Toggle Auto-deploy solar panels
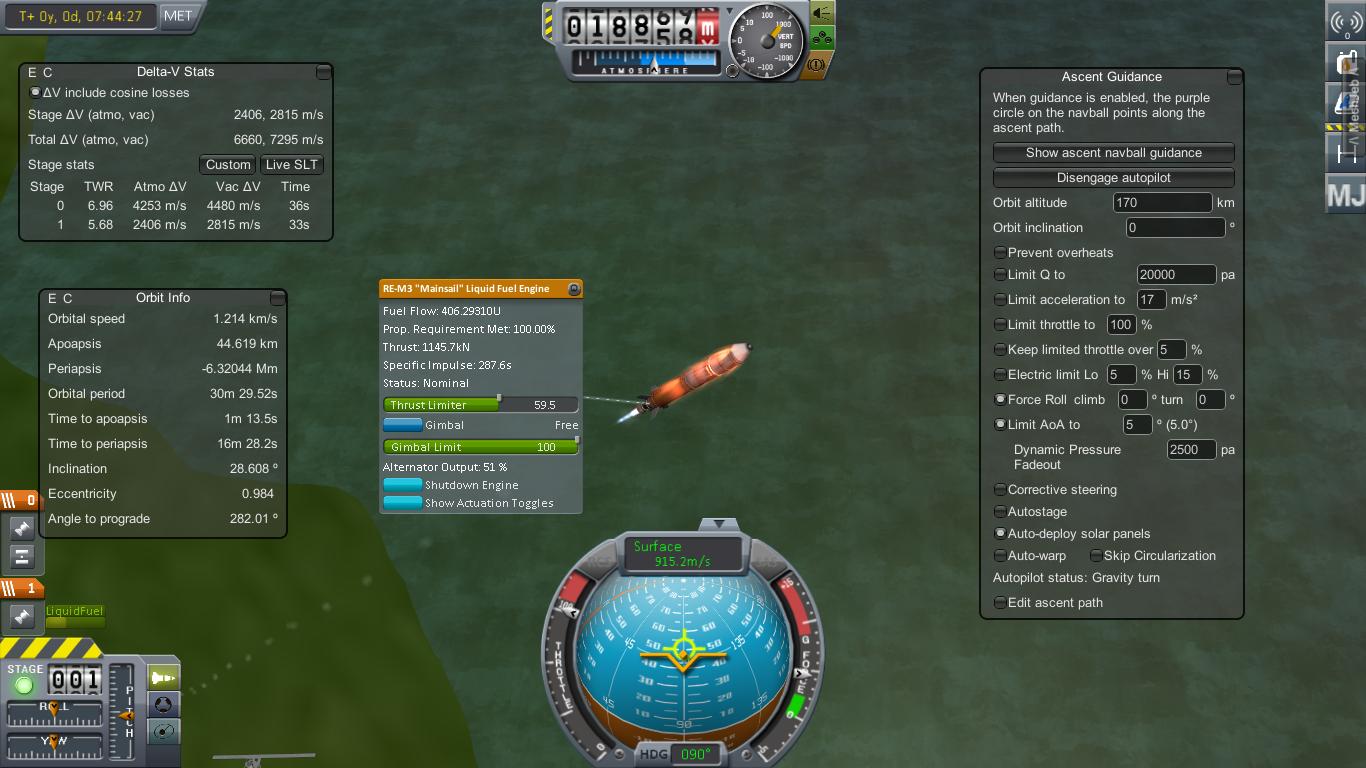The width and height of the screenshot is (1366, 768). pyautogui.click(x=1000, y=534)
